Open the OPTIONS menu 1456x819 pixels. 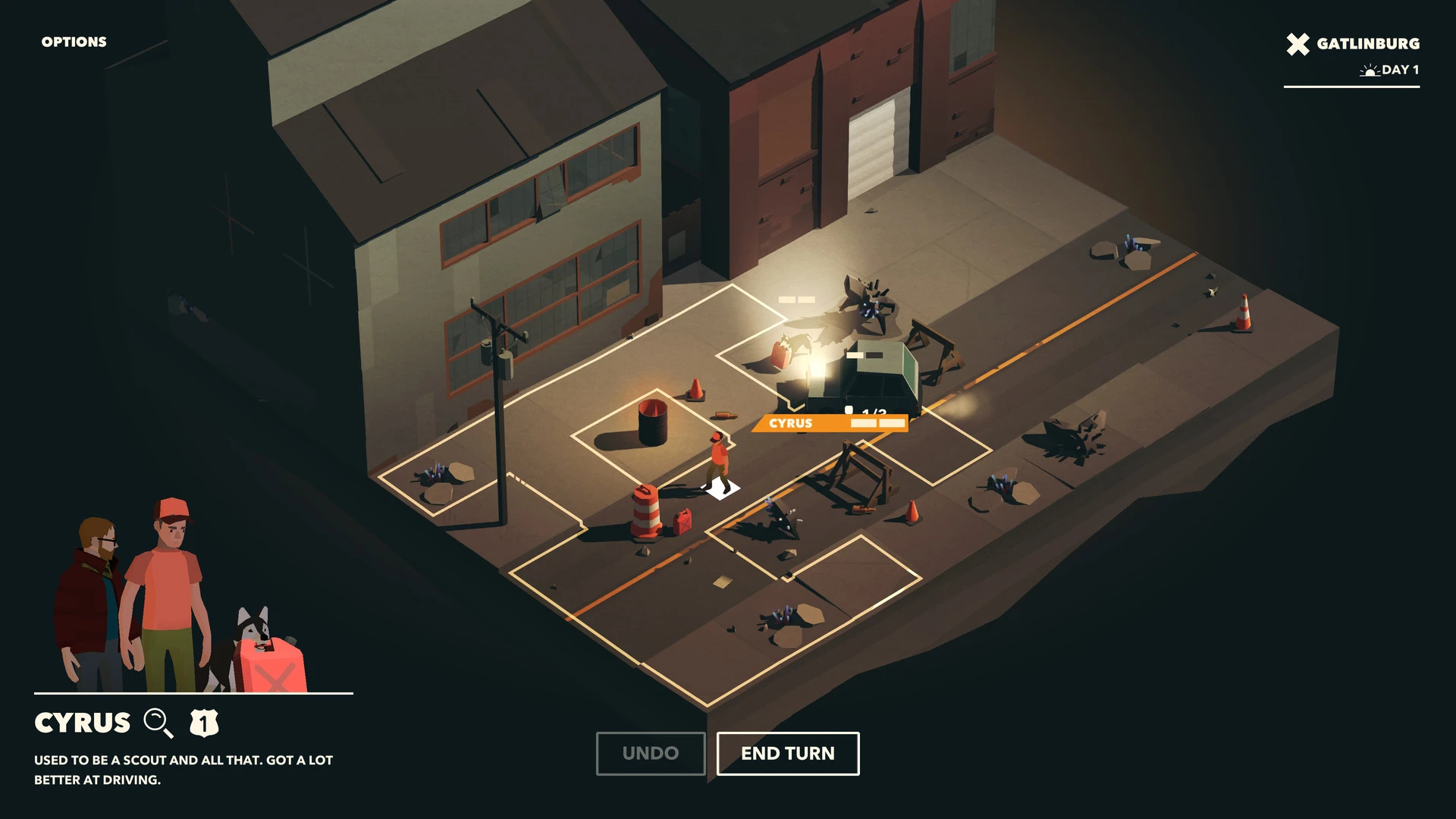pyautogui.click(x=74, y=42)
